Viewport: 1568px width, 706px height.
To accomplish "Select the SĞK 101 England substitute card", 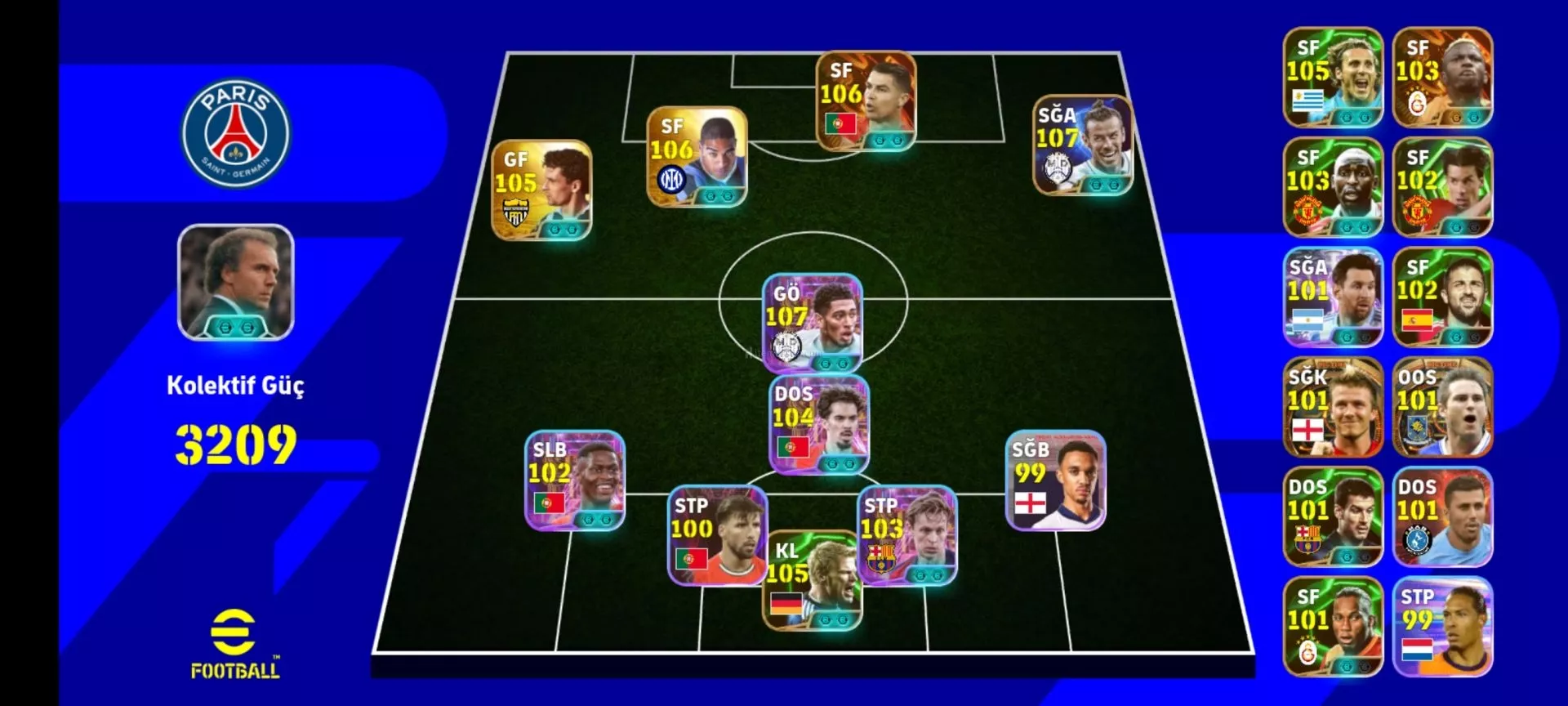I will tap(1333, 407).
